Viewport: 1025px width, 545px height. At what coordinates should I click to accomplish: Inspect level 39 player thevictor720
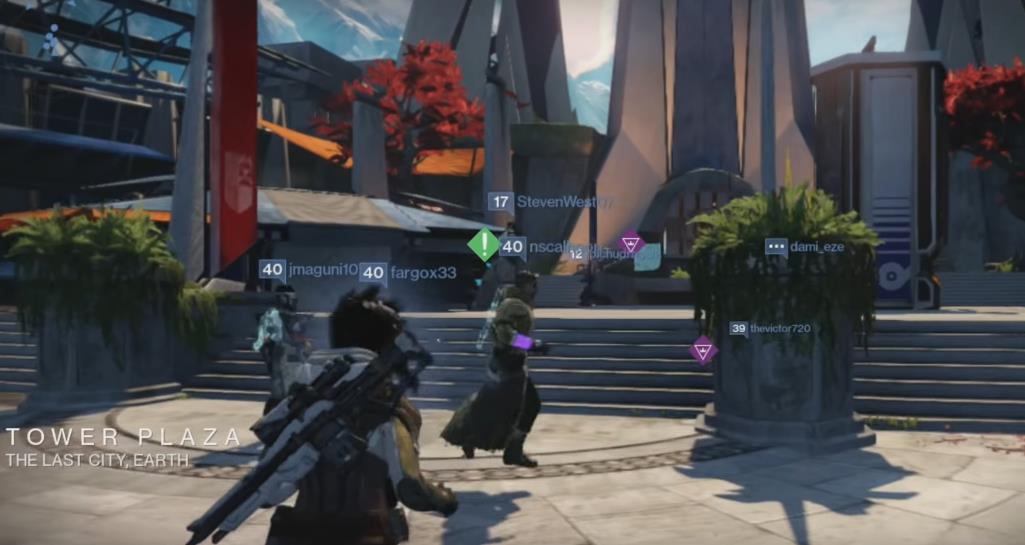pyautogui.click(x=770, y=328)
